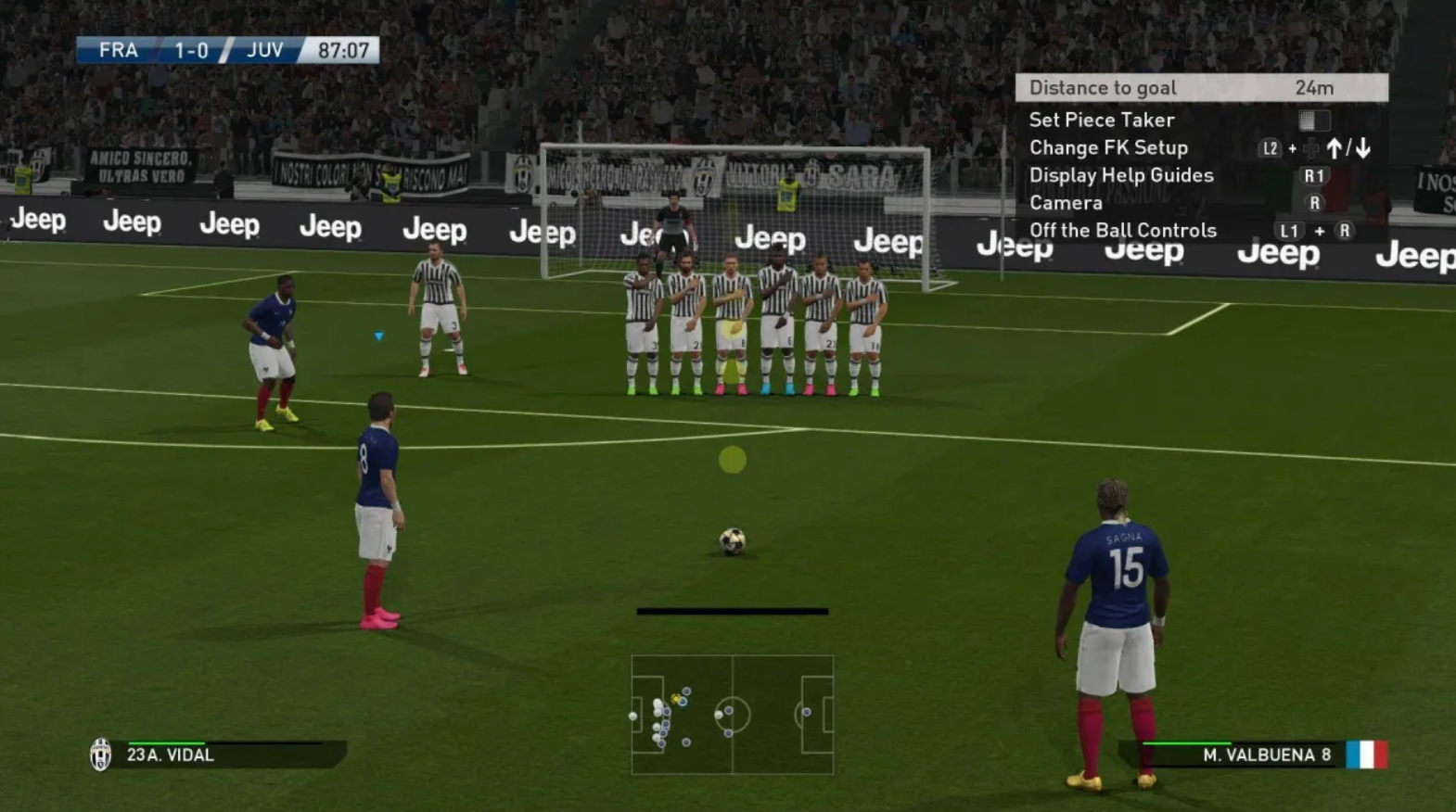The image size is (1456, 812).
Task: Toggle Display Help Guides
Action: 1120,175
